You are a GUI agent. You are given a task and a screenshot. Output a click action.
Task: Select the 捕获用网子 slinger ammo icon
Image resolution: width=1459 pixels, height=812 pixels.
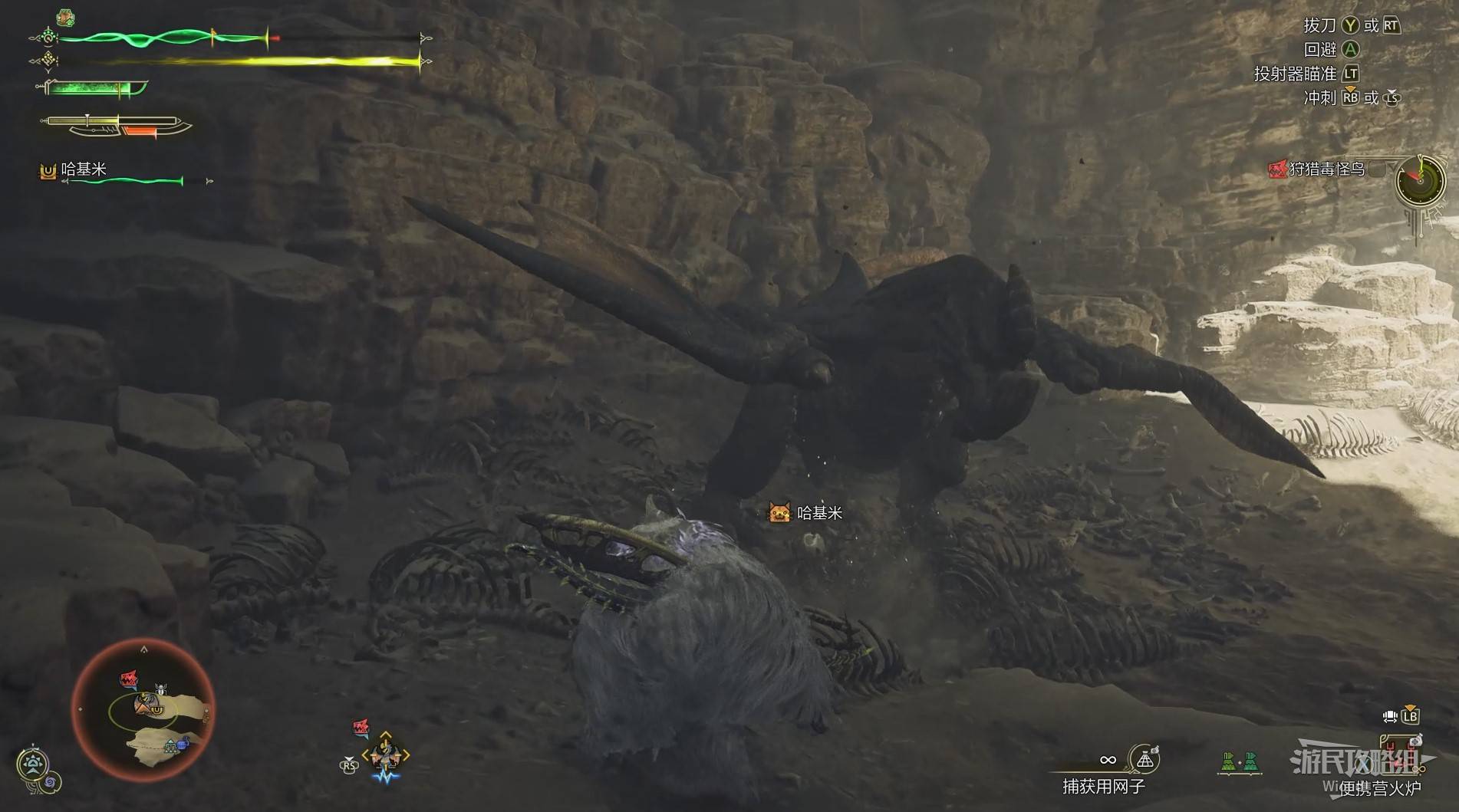point(1144,759)
